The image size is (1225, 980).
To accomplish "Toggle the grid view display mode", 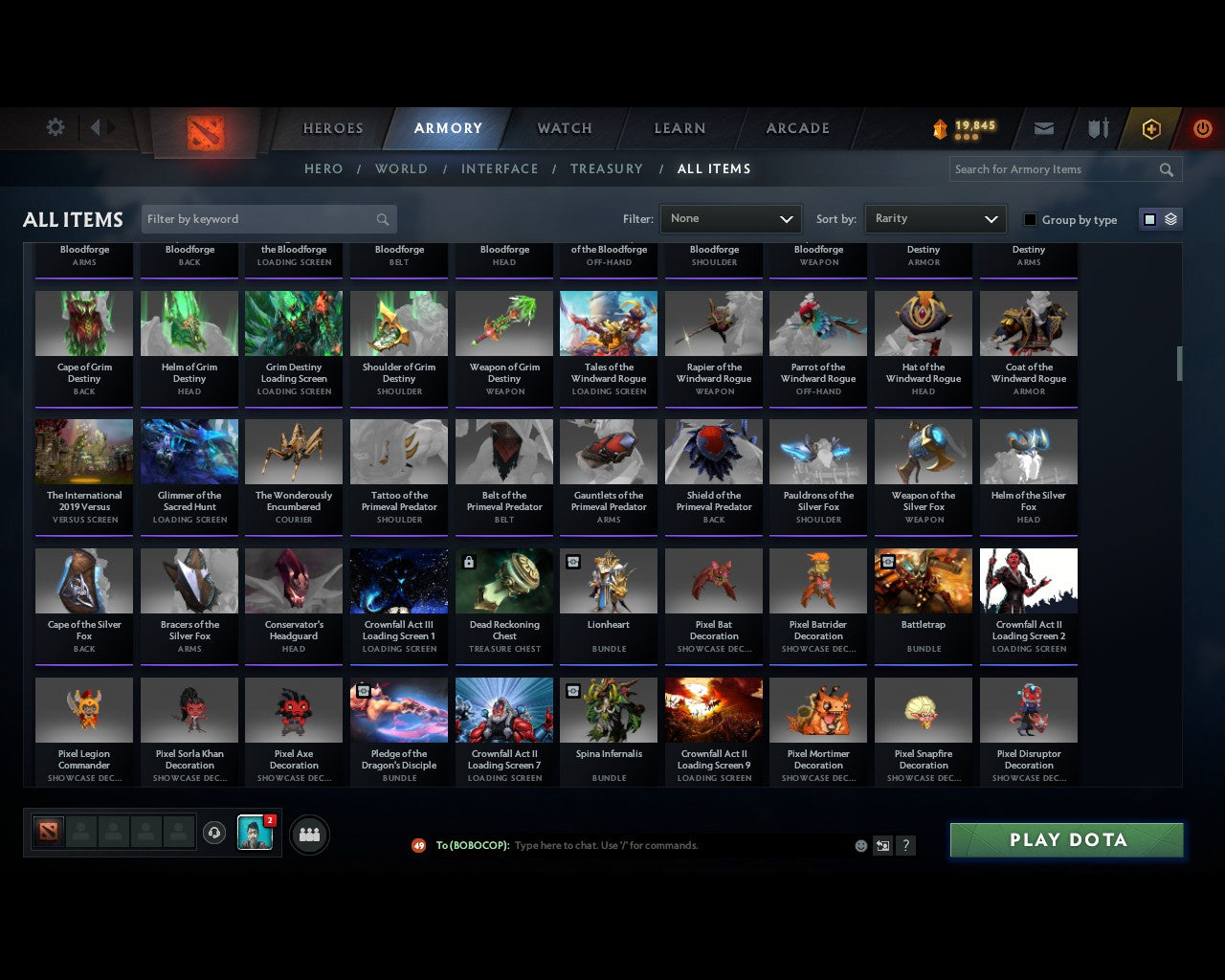I will point(1148,218).
